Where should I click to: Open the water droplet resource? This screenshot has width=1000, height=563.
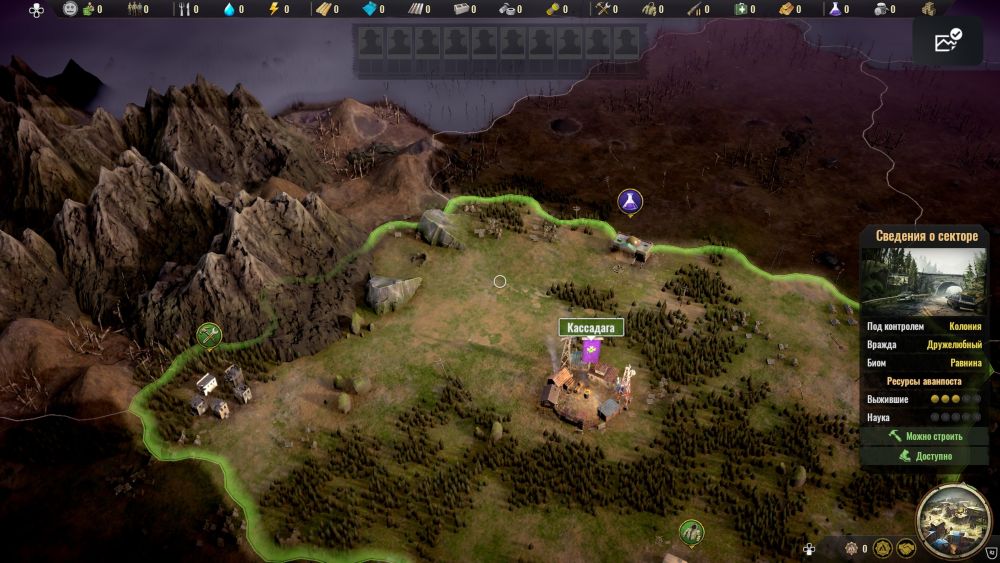tap(232, 9)
